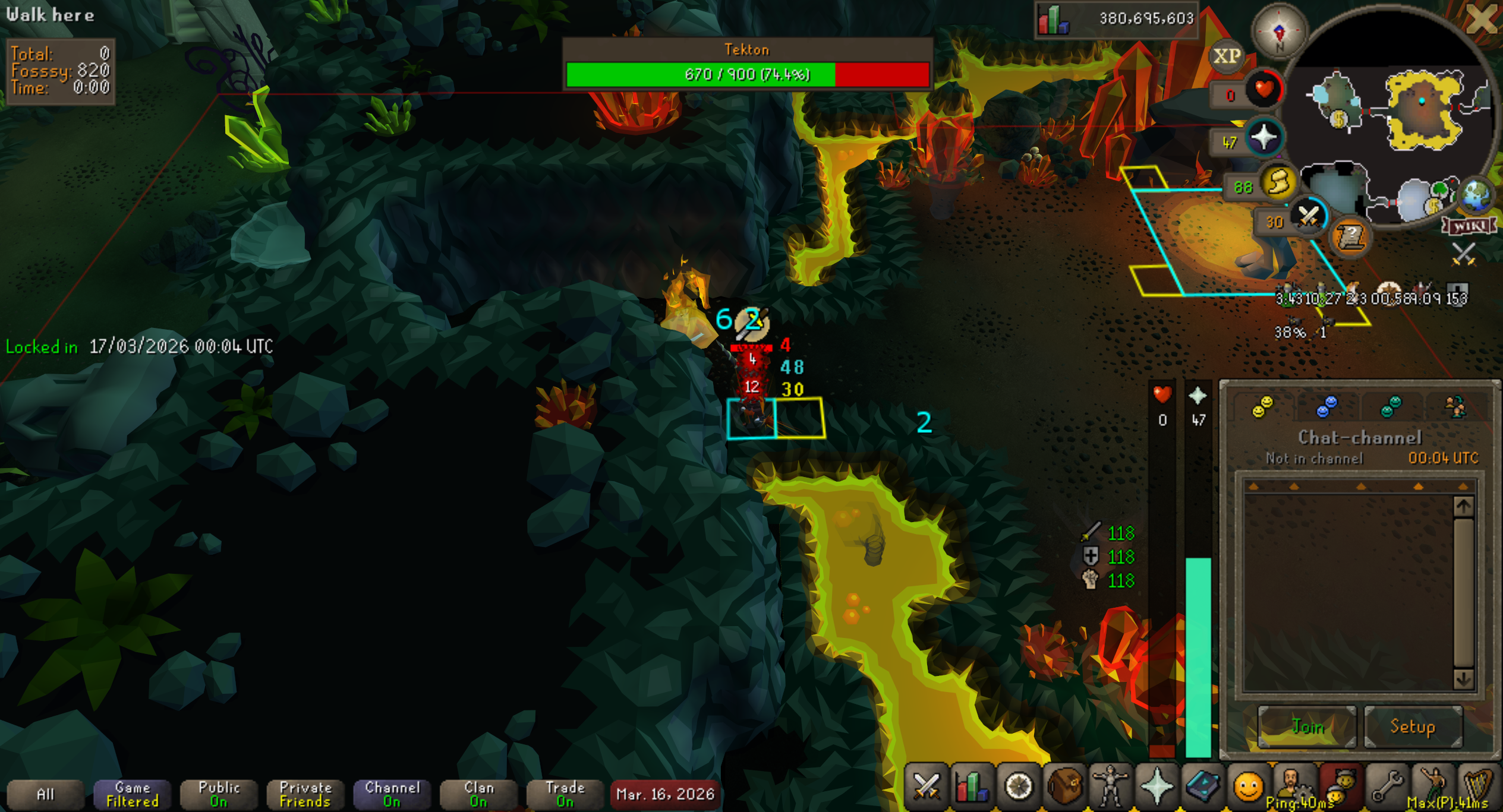The image size is (1503, 812).
Task: Open the grouping tab with people icon
Action: tap(1455, 407)
